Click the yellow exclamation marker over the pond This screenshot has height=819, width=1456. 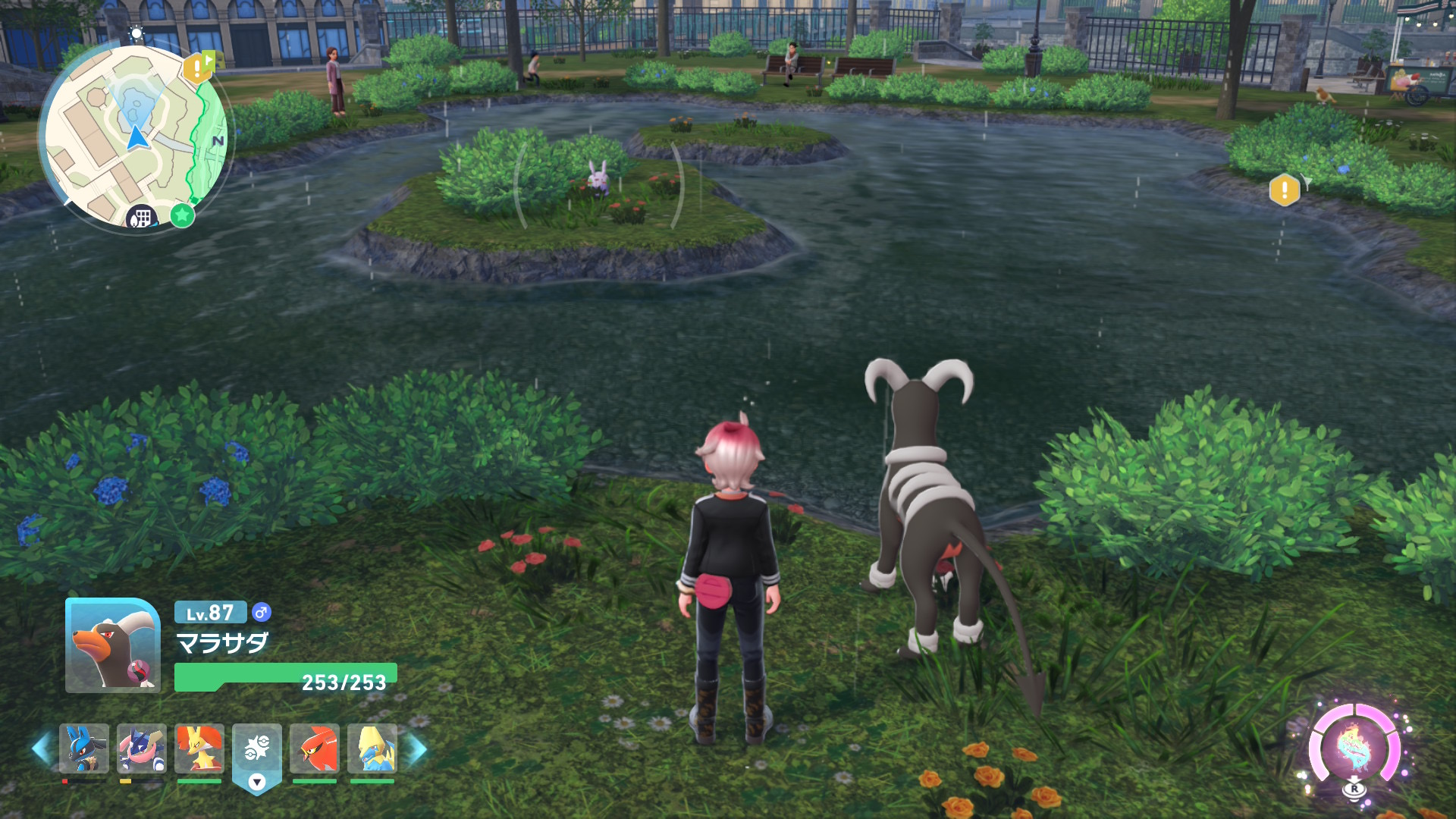tap(1284, 190)
